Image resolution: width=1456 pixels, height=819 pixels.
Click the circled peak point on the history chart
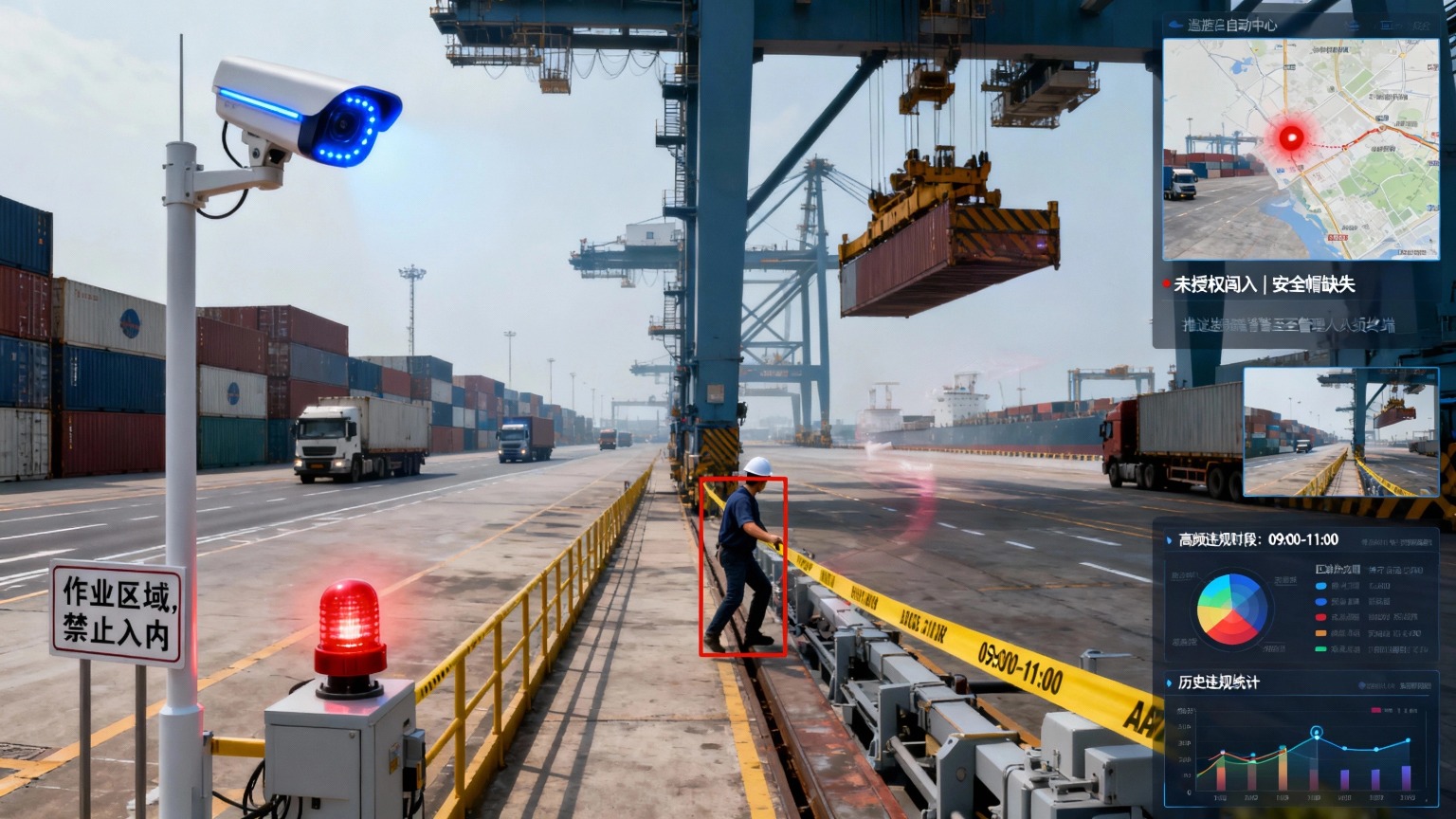(x=1316, y=733)
